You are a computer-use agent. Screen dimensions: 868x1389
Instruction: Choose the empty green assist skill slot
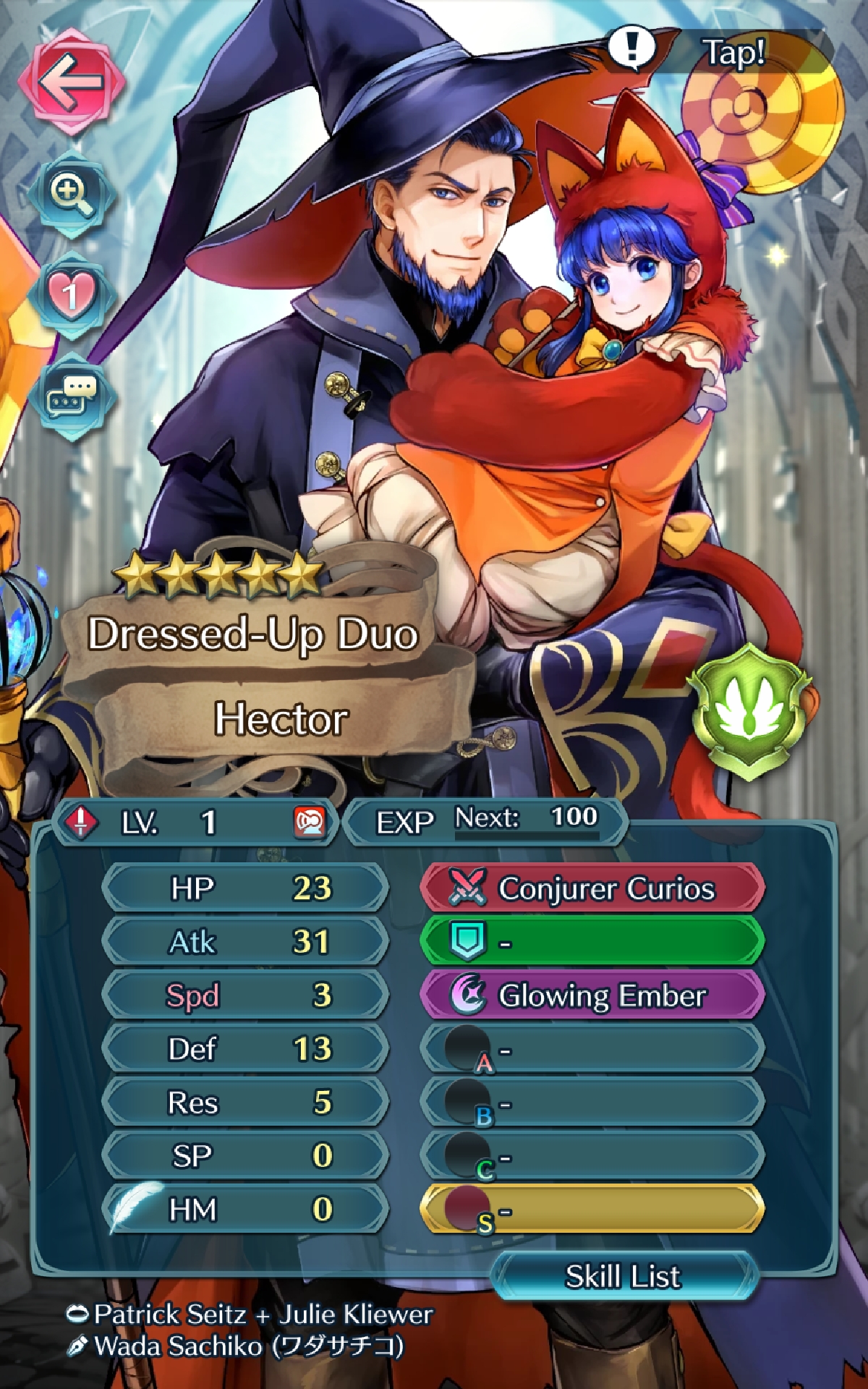coord(592,941)
